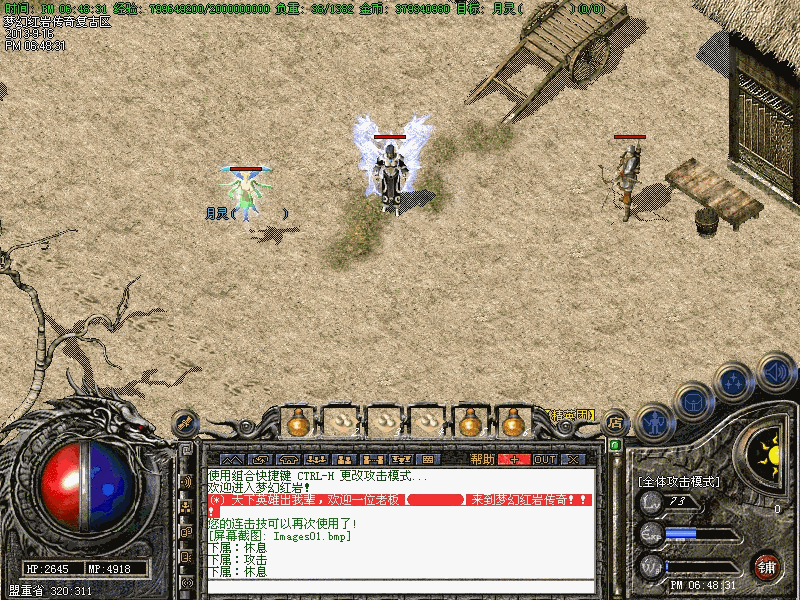Image resolution: width=800 pixels, height=600 pixels.
Task: Toggle the sound speaker round icon
Action: pyautogui.click(x=776, y=371)
